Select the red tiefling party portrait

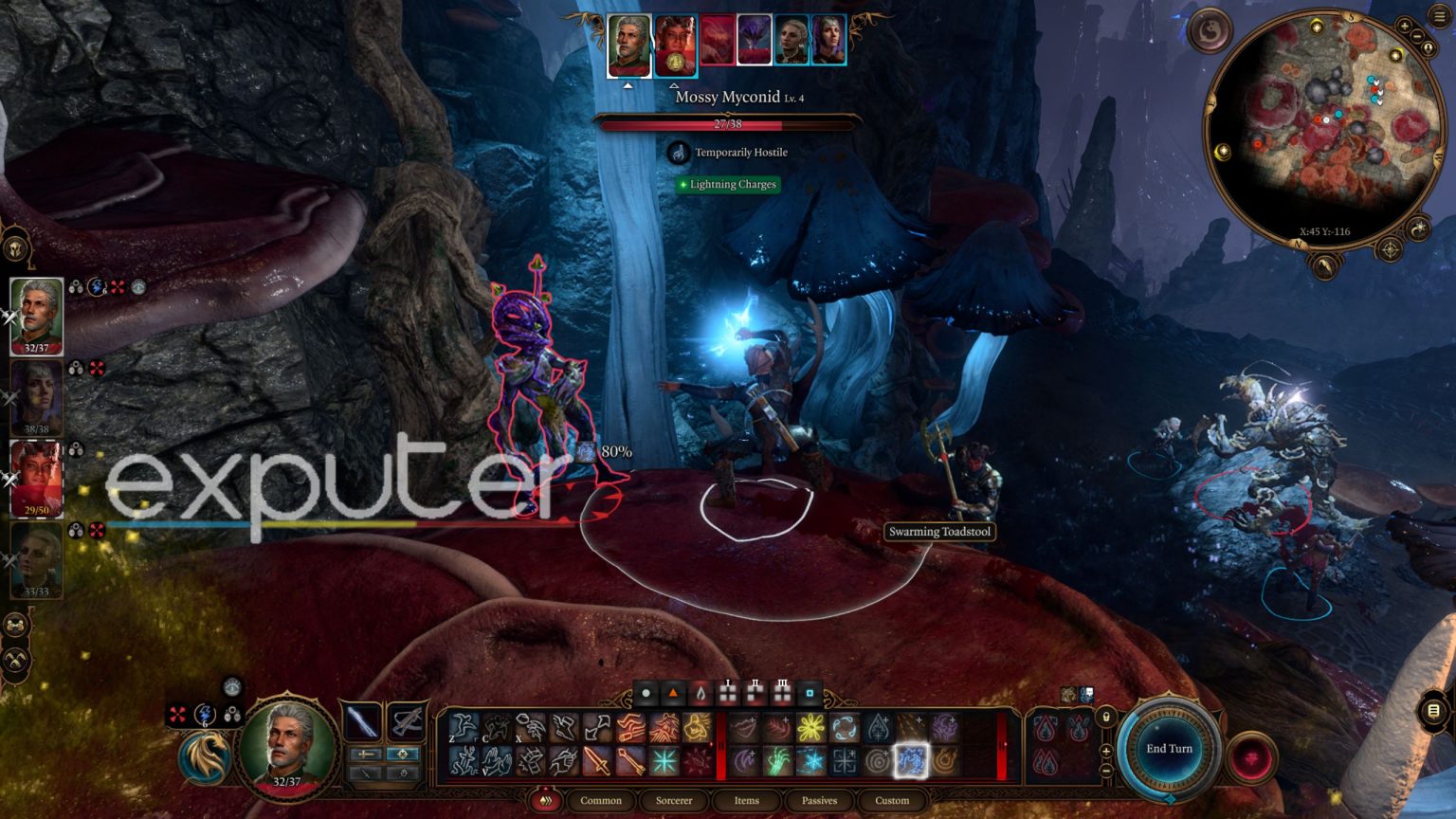point(36,479)
